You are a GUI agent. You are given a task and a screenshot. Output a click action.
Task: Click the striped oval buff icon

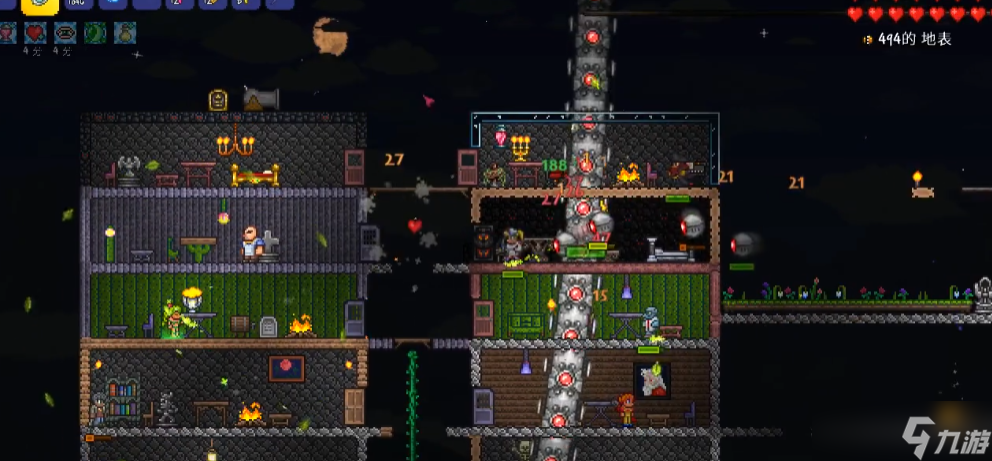[x=65, y=33]
